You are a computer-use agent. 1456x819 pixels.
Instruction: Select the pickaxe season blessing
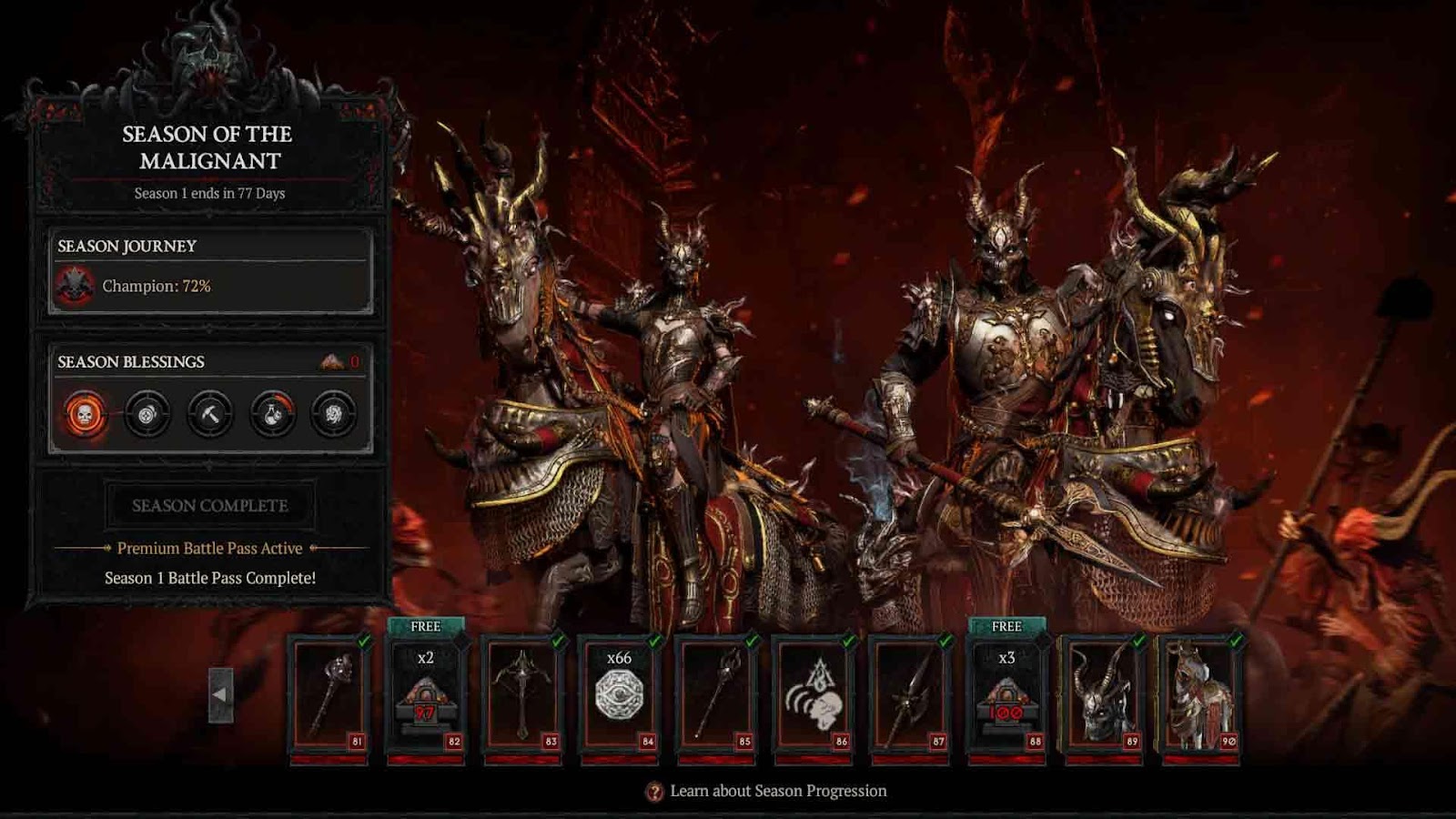209,415
